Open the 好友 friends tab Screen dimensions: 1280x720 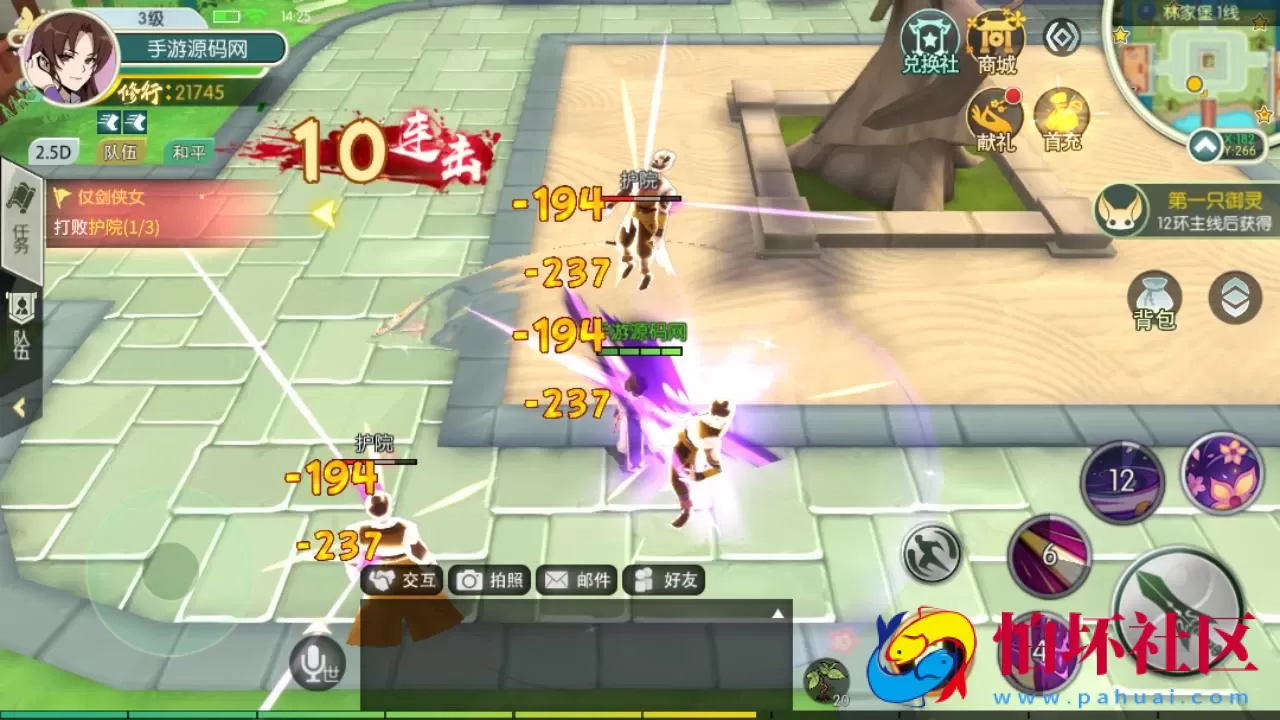665,581
